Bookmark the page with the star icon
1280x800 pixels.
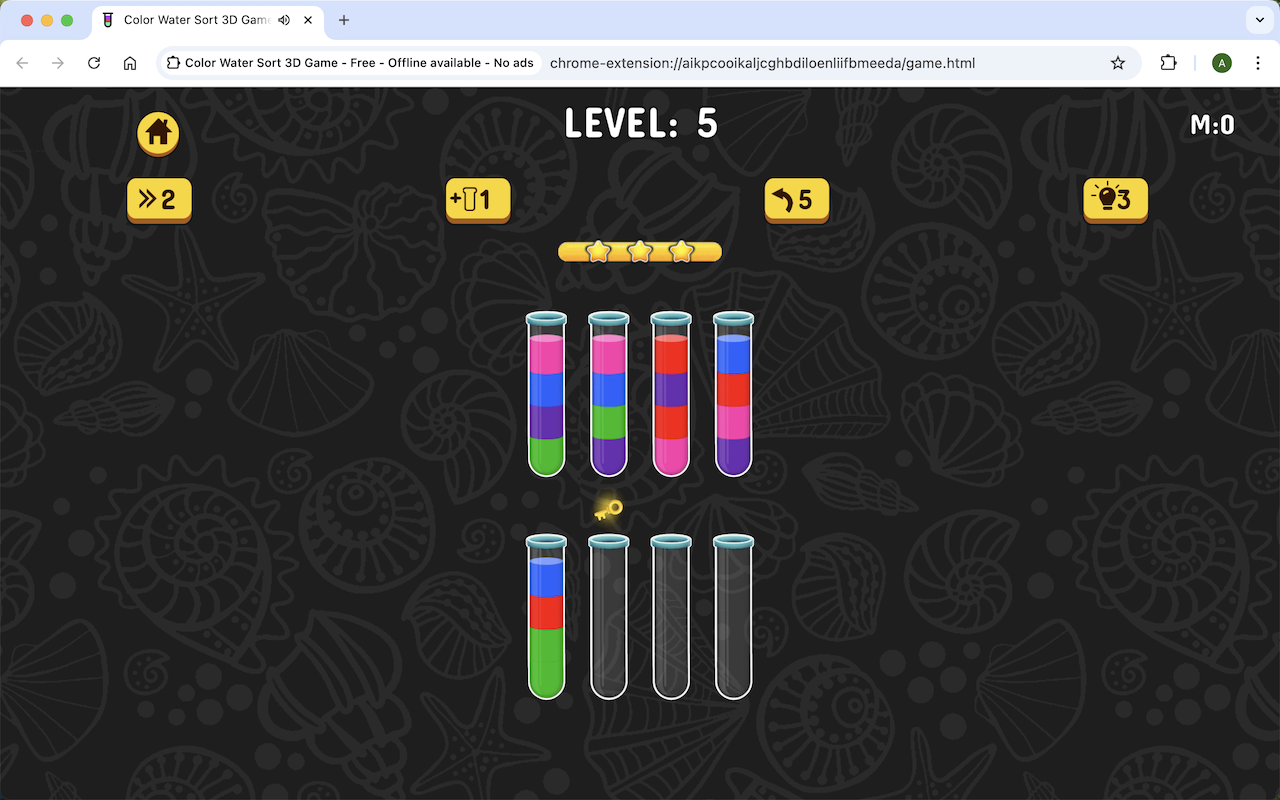(1117, 62)
